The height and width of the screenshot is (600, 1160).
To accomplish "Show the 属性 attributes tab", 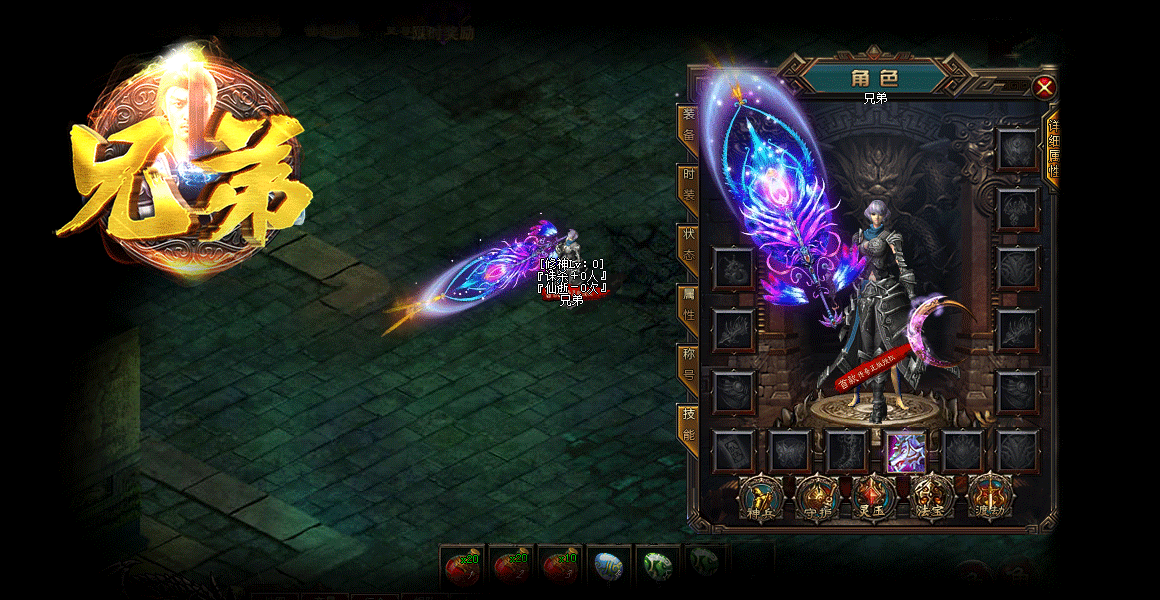I will [x=688, y=304].
